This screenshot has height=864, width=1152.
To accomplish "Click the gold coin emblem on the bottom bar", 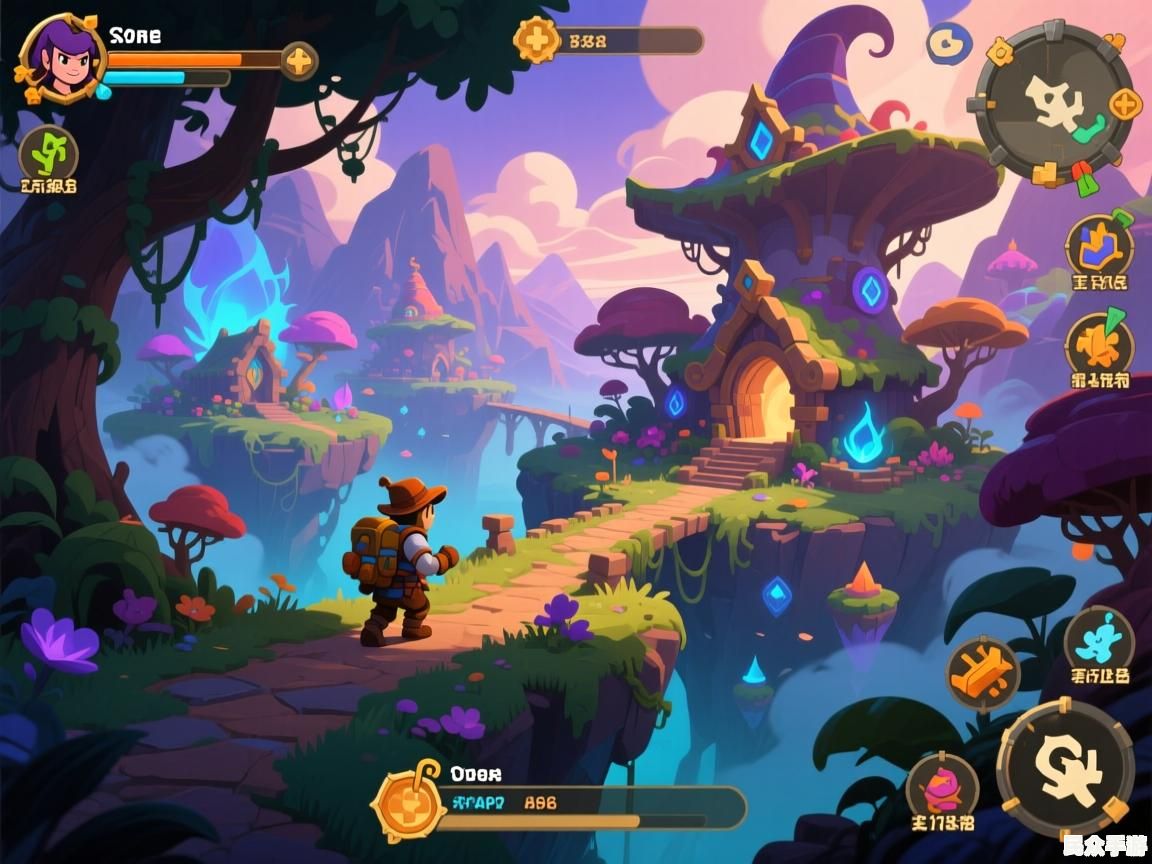I will click(408, 801).
